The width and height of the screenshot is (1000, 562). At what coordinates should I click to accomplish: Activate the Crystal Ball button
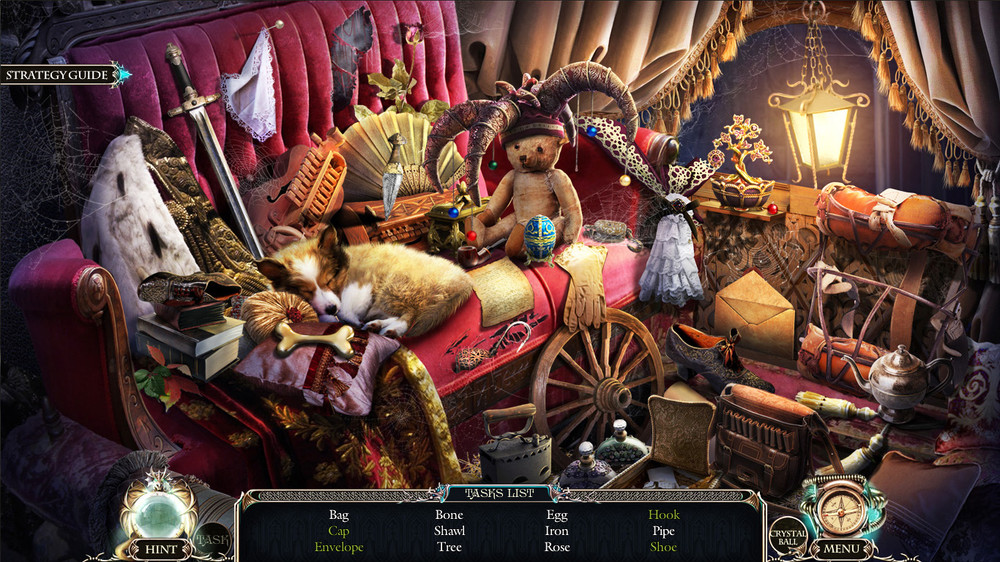pyautogui.click(x=787, y=538)
